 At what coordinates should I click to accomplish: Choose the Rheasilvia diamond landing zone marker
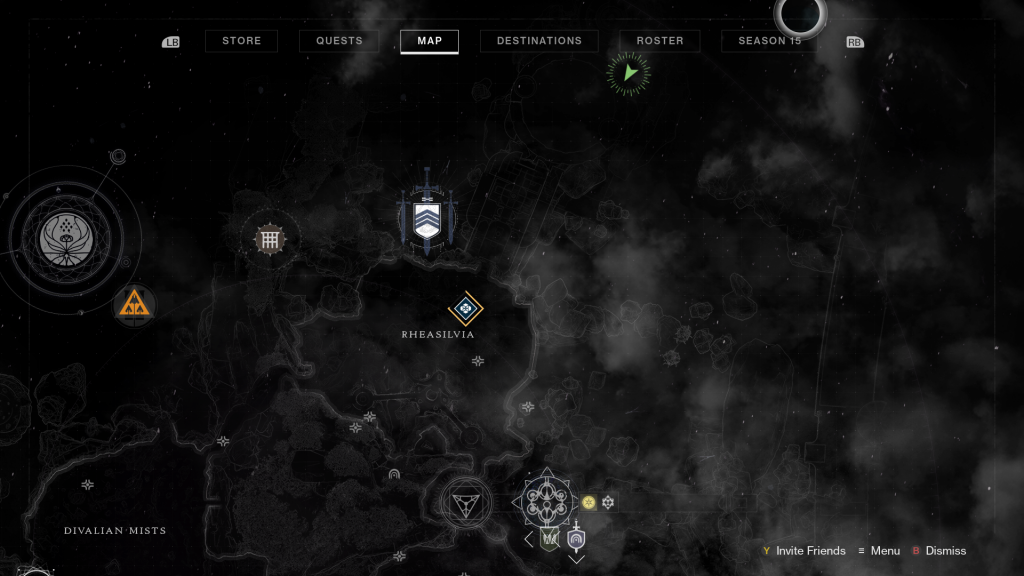[465, 309]
